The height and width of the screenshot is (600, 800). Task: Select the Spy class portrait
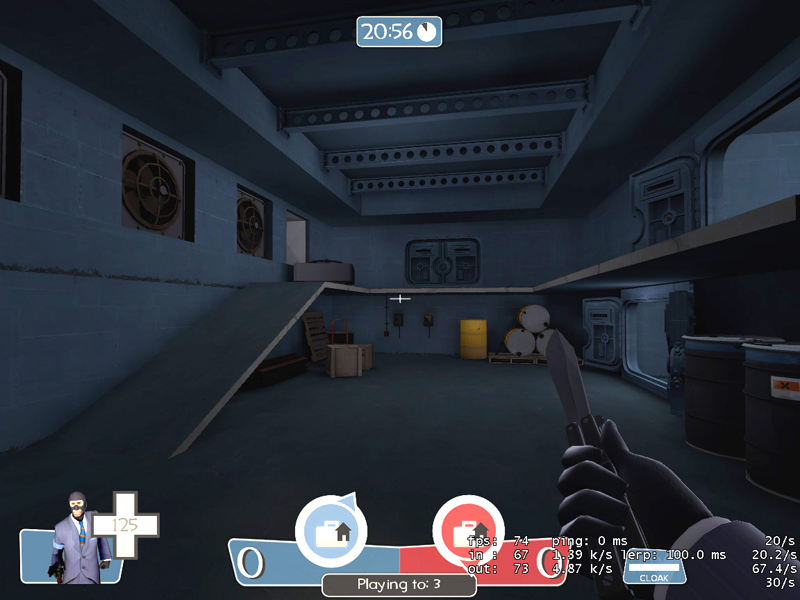pos(75,536)
